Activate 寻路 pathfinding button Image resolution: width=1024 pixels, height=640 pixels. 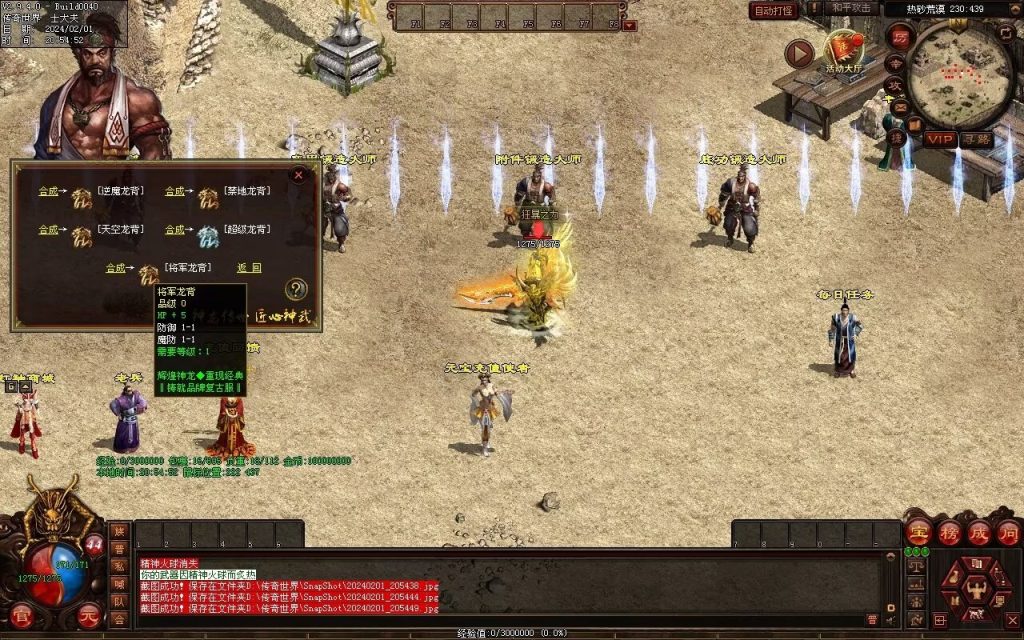(978, 139)
